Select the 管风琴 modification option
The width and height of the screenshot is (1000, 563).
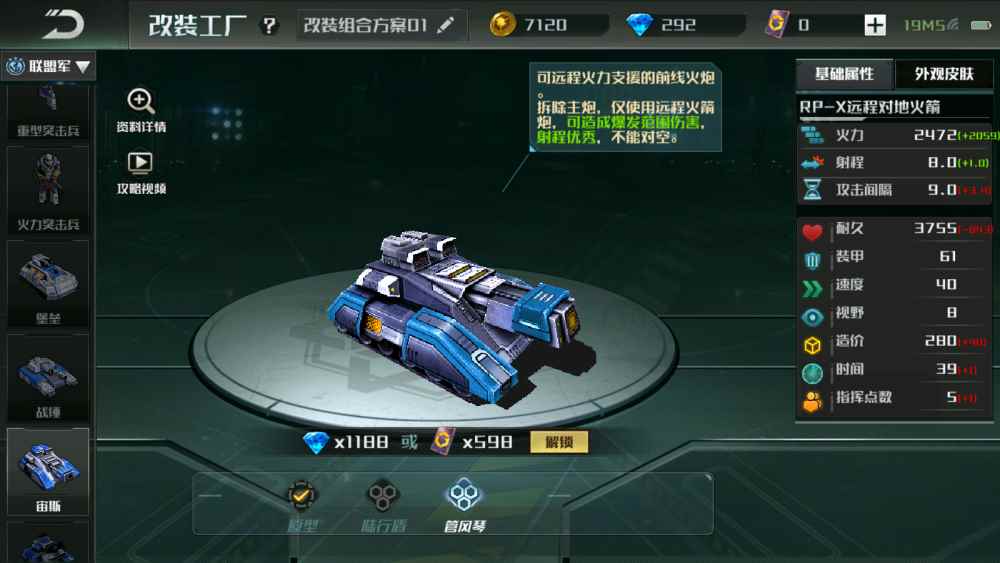click(464, 503)
